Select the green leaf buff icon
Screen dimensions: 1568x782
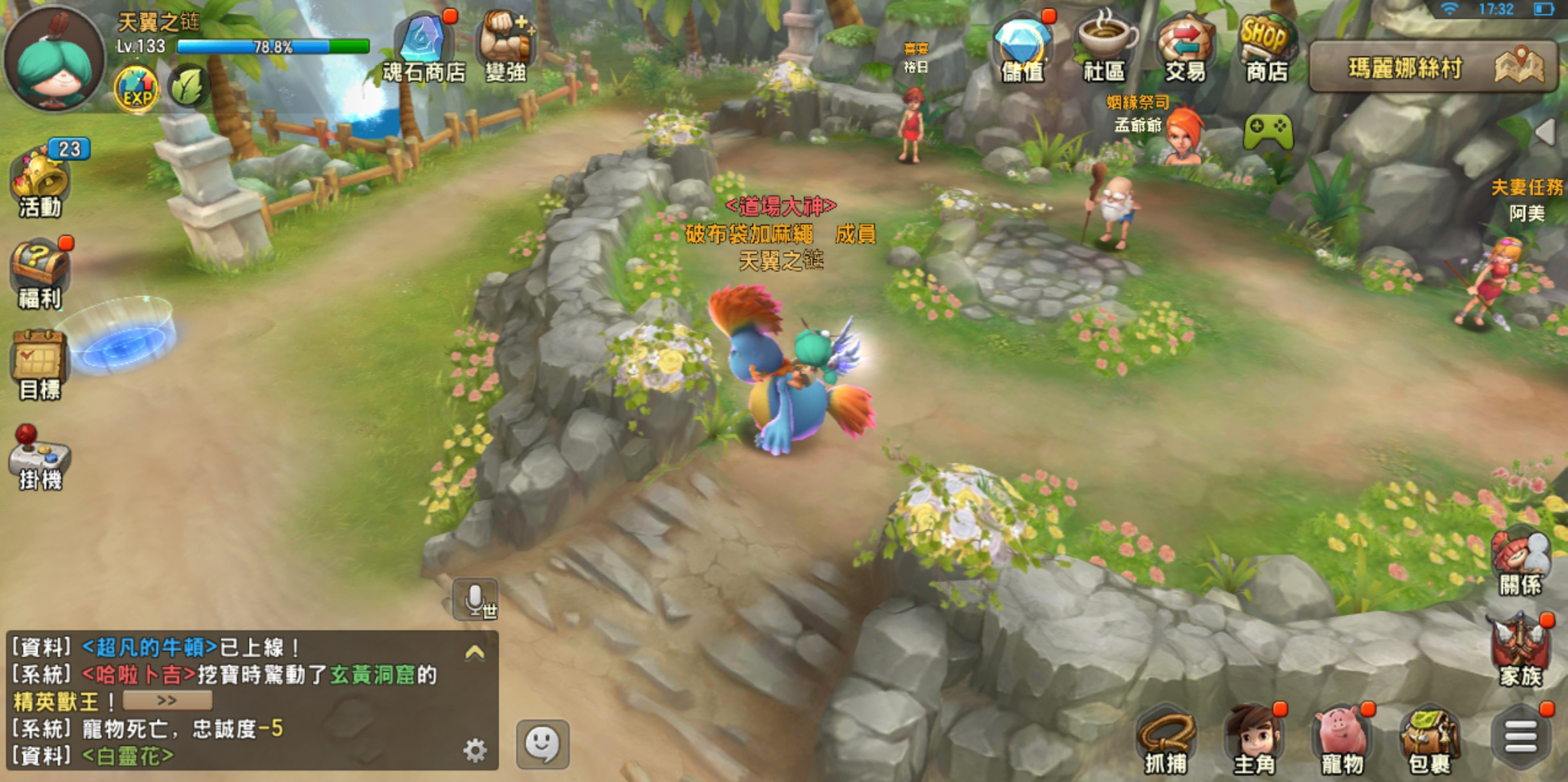click(x=188, y=86)
